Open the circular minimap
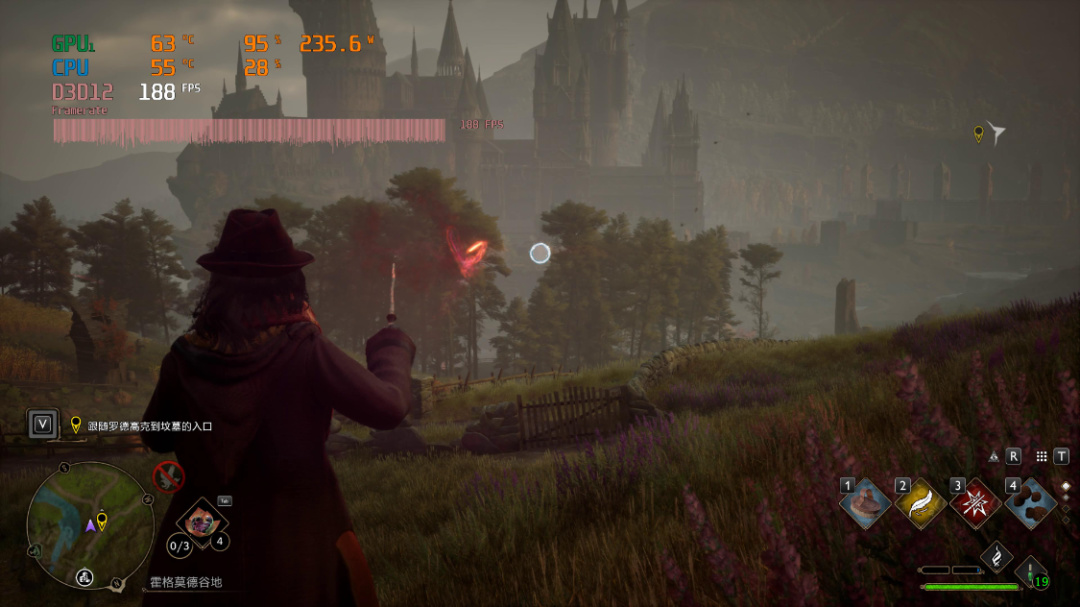The width and height of the screenshot is (1080, 607). (90, 524)
